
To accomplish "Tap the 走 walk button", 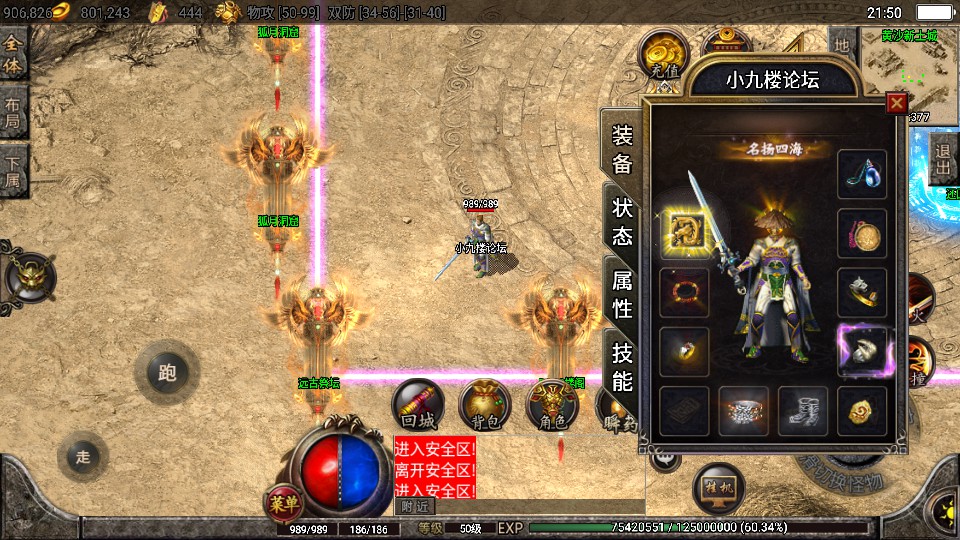I will [83, 457].
